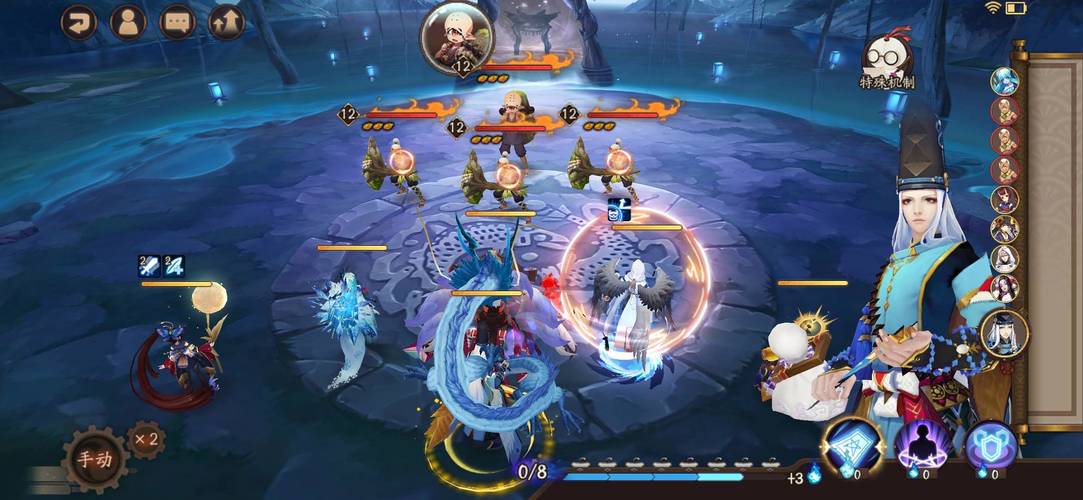Open the 特殊机制 special mechanics info

(x=886, y=64)
